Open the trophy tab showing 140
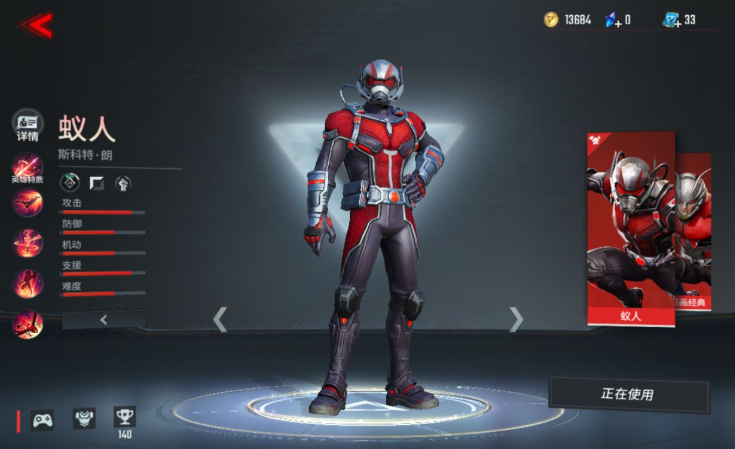 [125, 417]
